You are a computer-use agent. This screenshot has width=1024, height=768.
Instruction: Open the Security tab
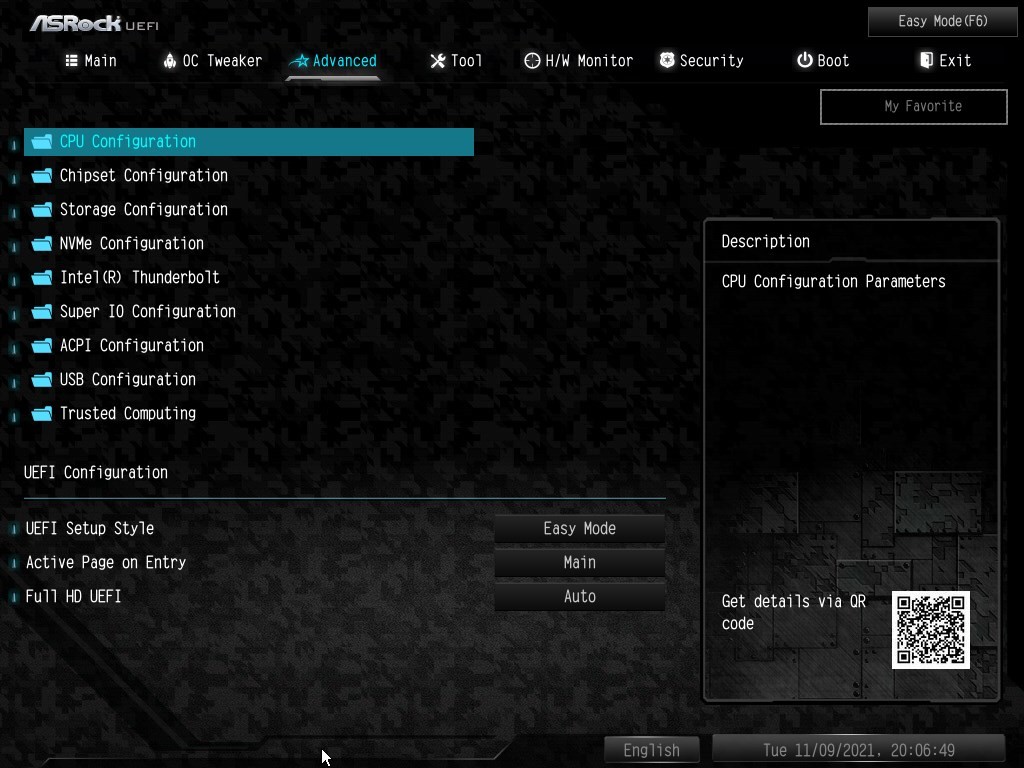pyautogui.click(x=701, y=61)
